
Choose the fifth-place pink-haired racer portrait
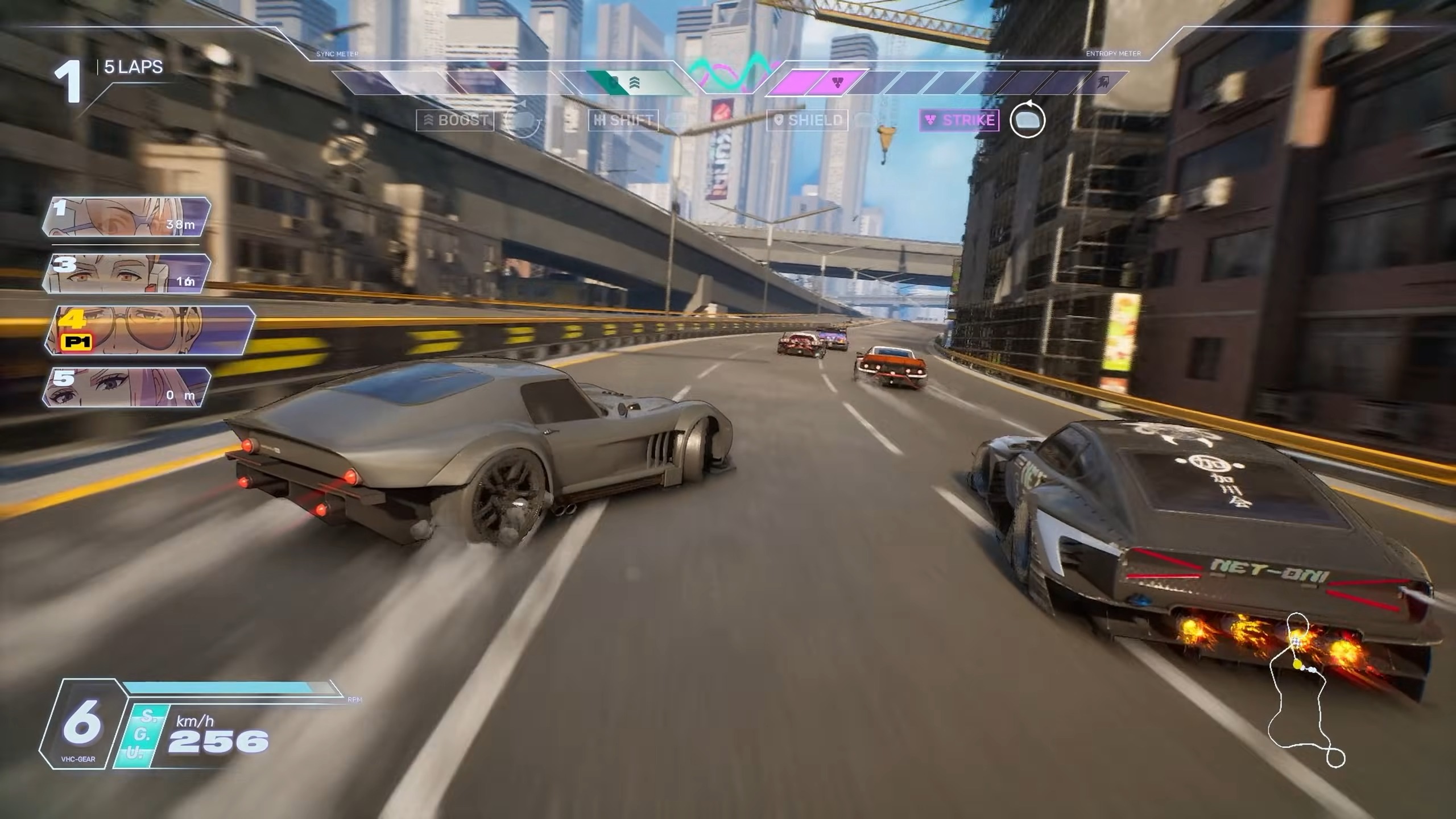point(126,387)
